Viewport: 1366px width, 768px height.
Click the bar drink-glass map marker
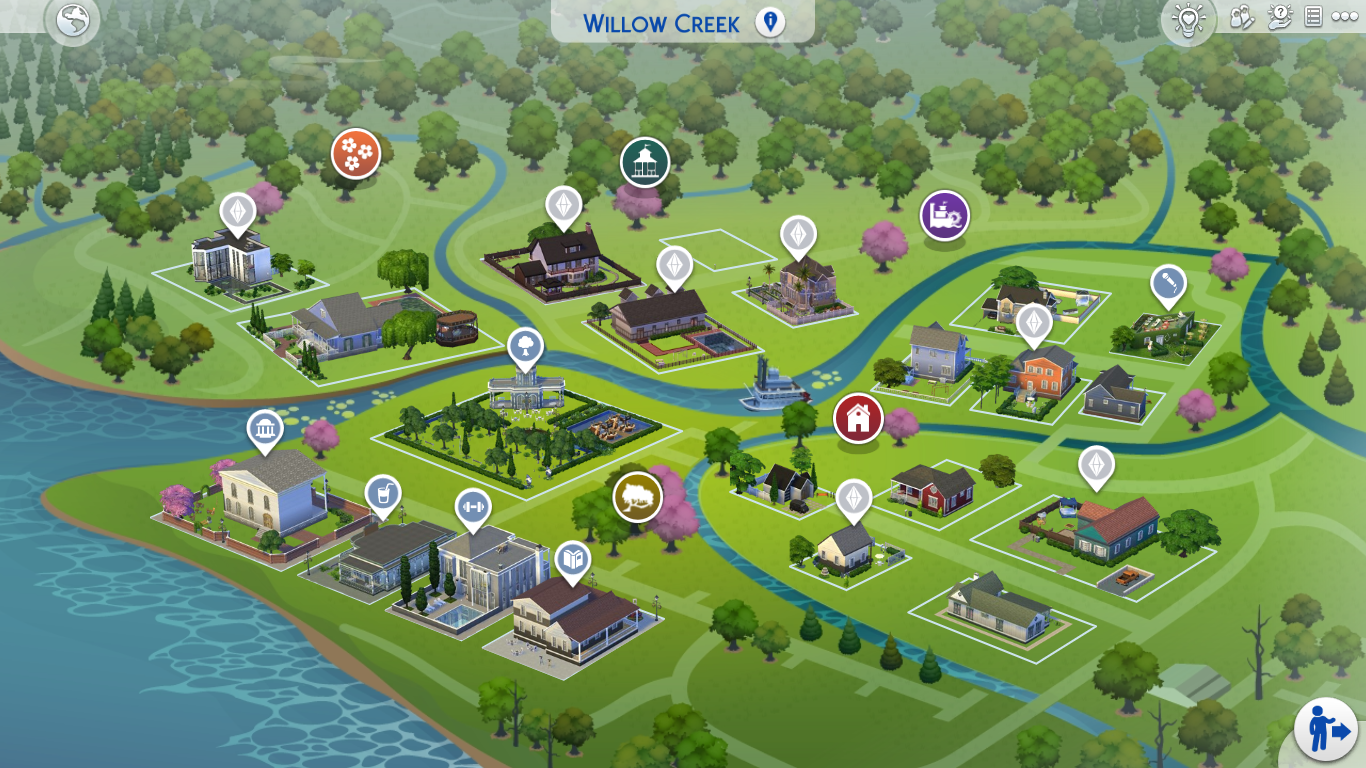383,493
